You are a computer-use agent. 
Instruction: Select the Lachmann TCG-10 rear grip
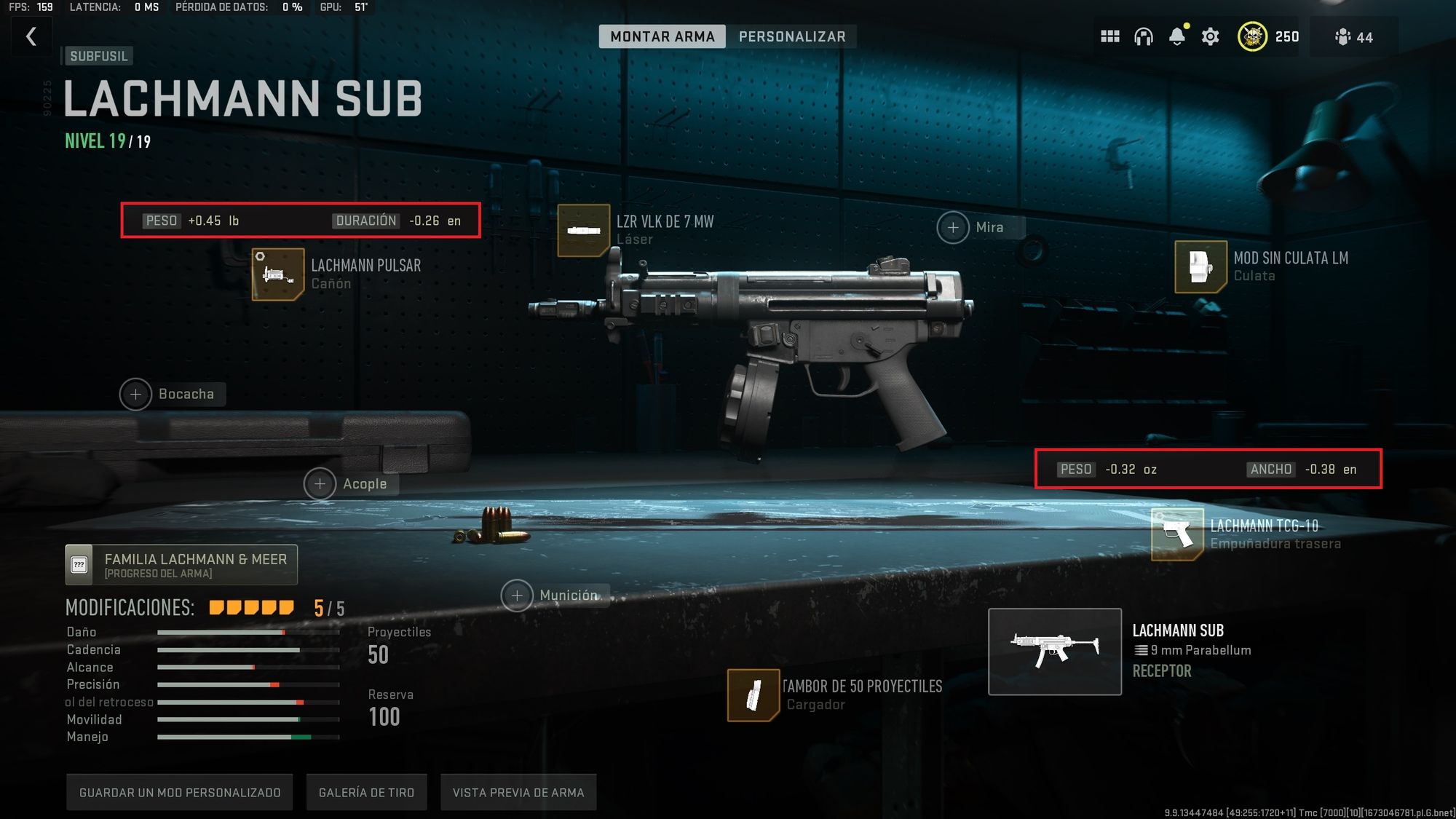tap(1176, 534)
